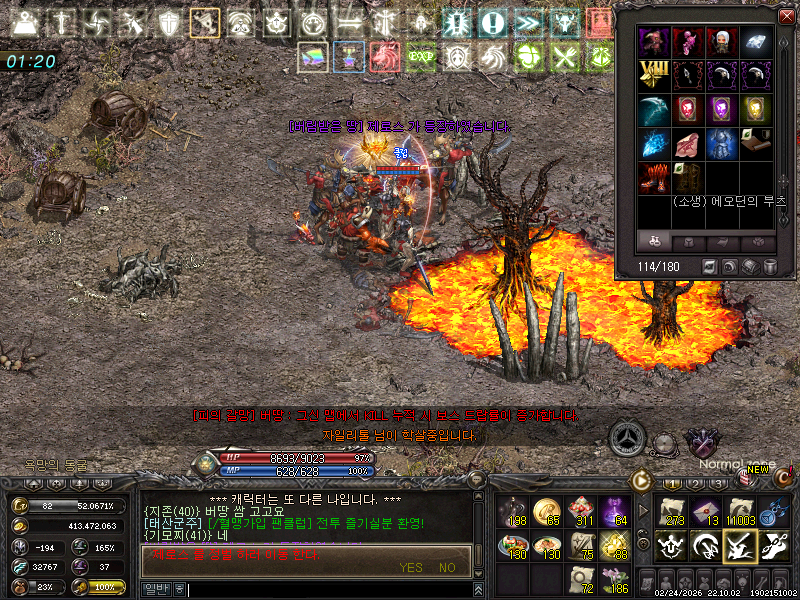Choose YES in the teleport prompt

(411, 567)
